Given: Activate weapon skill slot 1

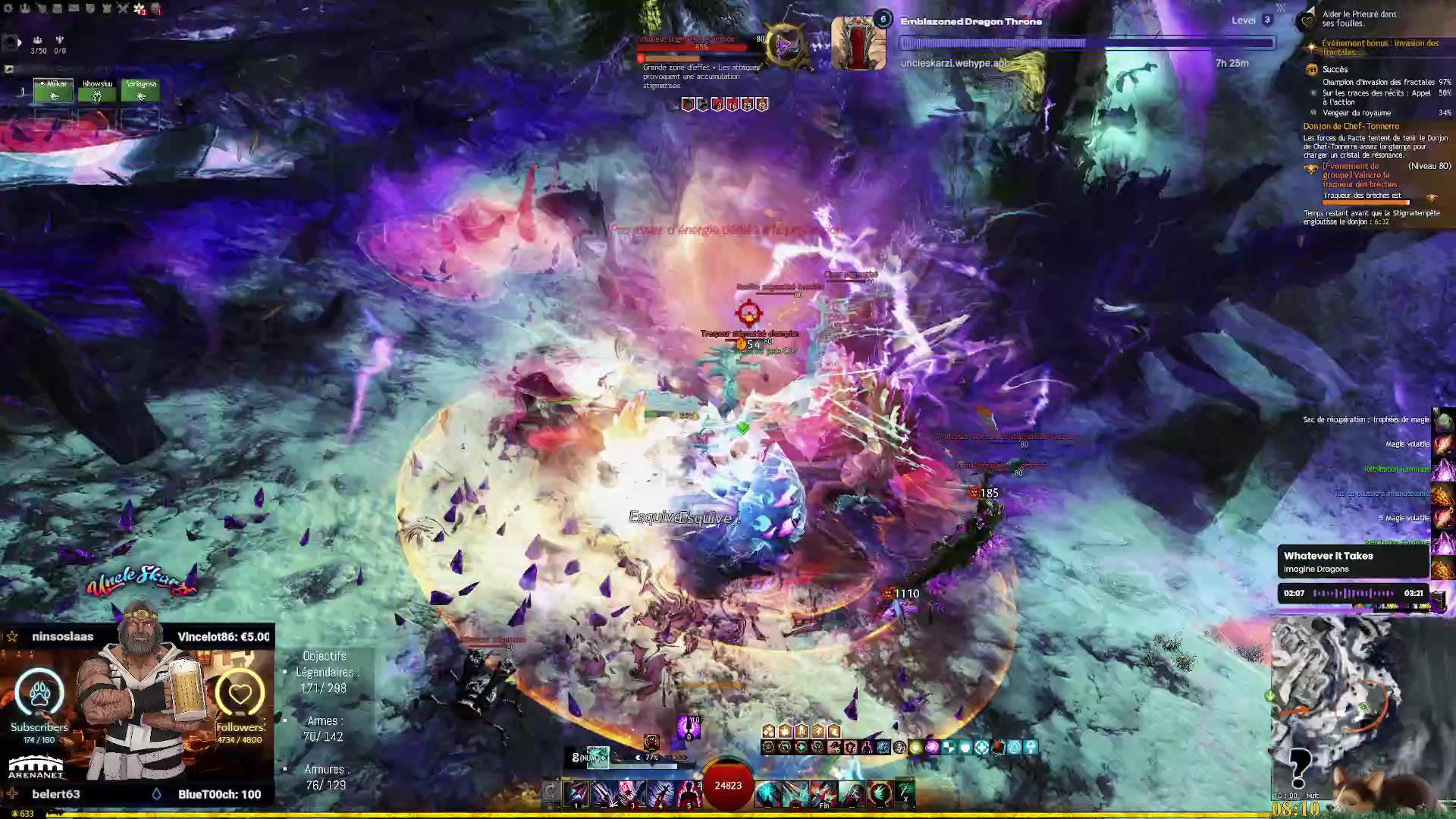Looking at the screenshot, I should [576, 793].
